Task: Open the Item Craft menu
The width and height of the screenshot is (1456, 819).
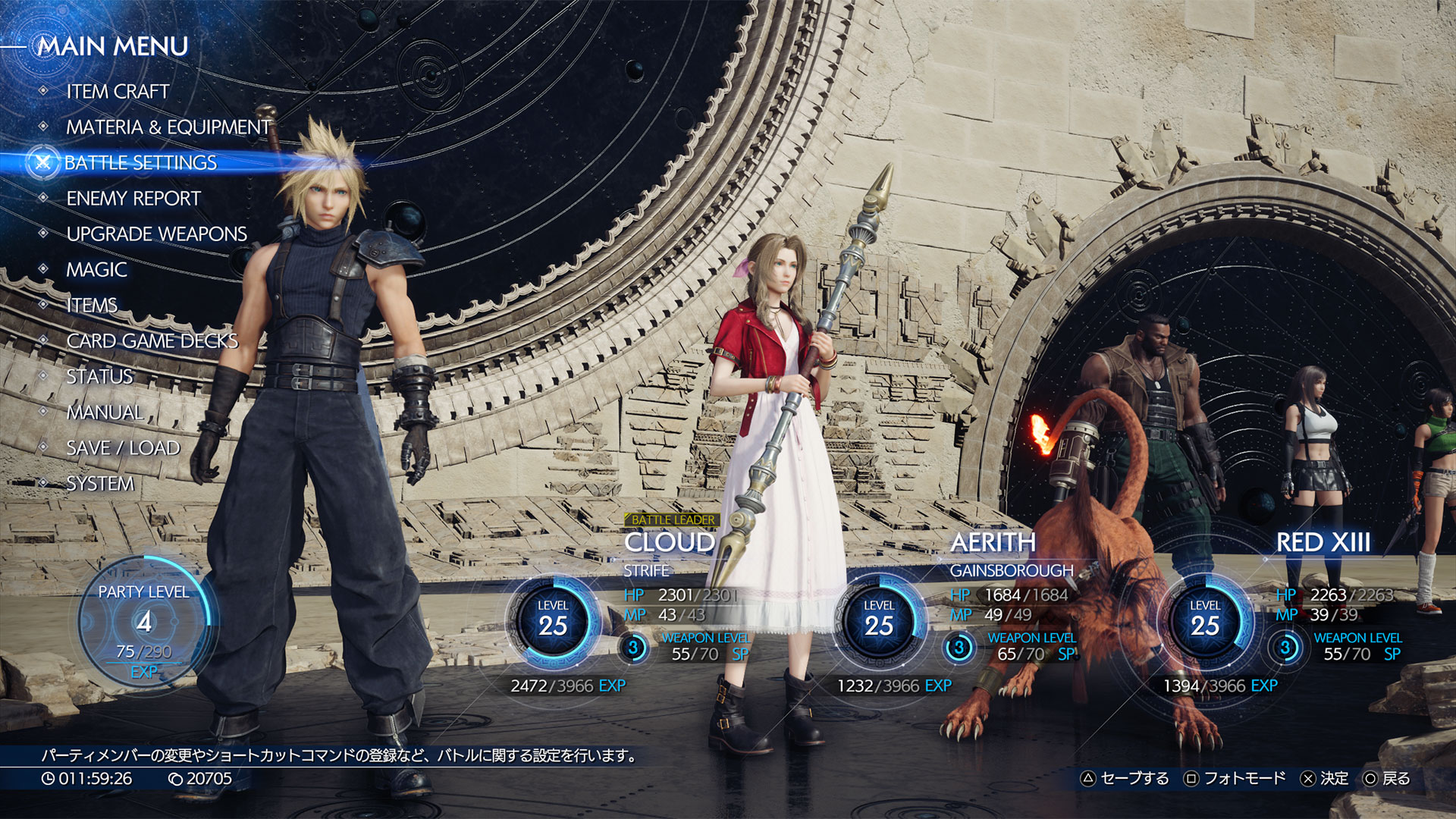Action: point(118,92)
